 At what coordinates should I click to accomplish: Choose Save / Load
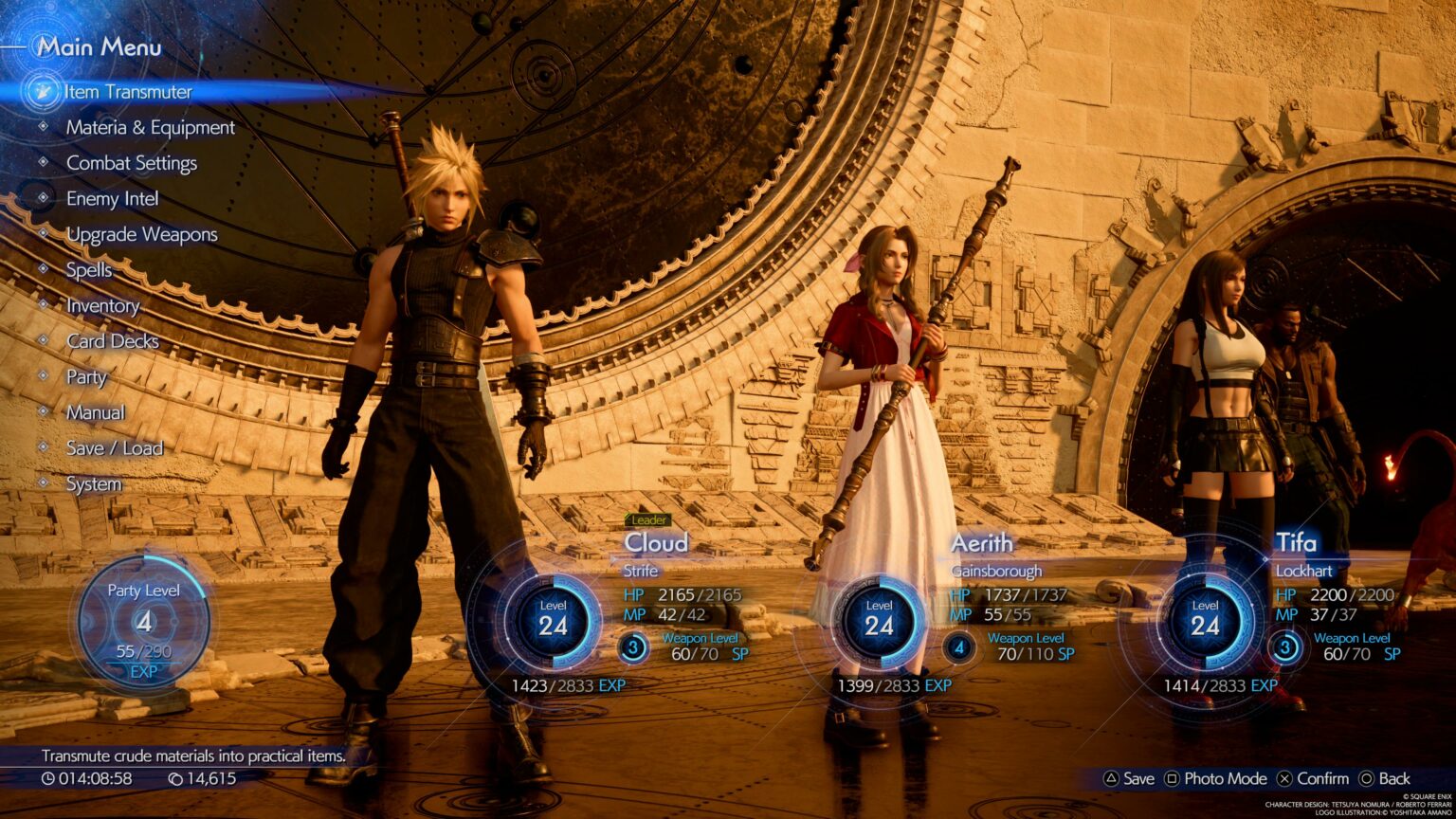tap(114, 447)
